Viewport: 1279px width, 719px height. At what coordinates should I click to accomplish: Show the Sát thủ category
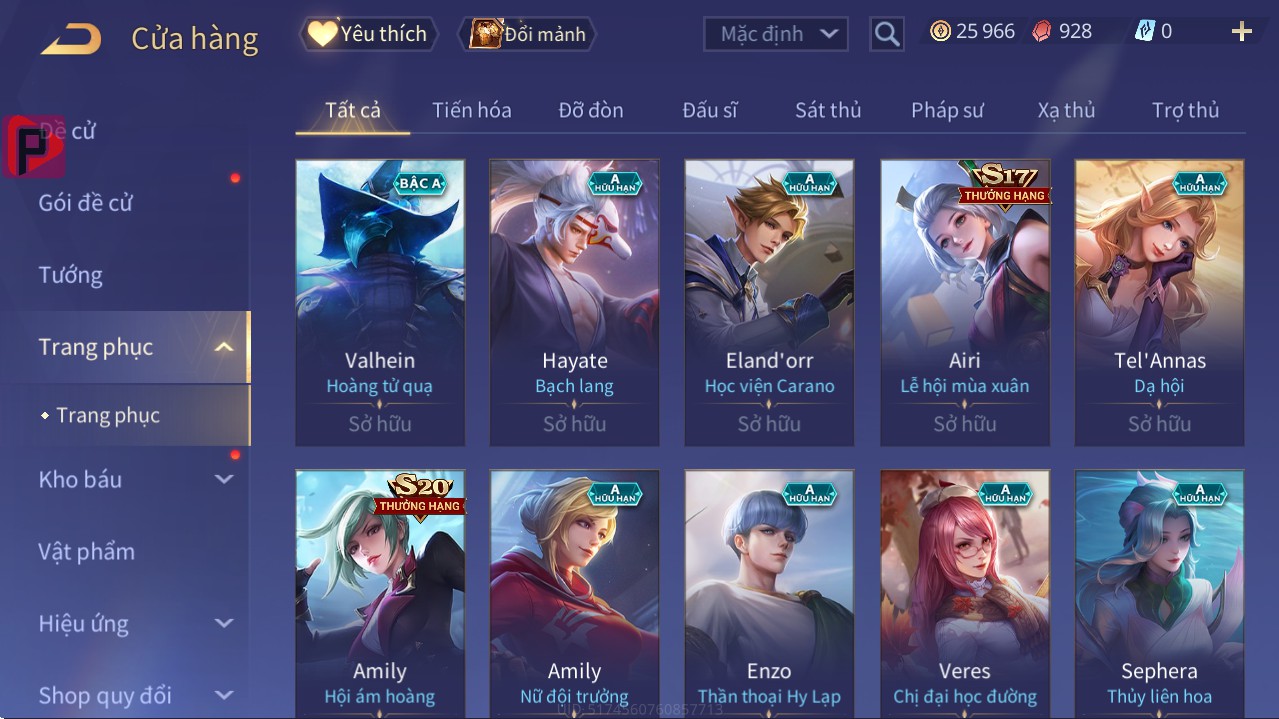click(828, 110)
